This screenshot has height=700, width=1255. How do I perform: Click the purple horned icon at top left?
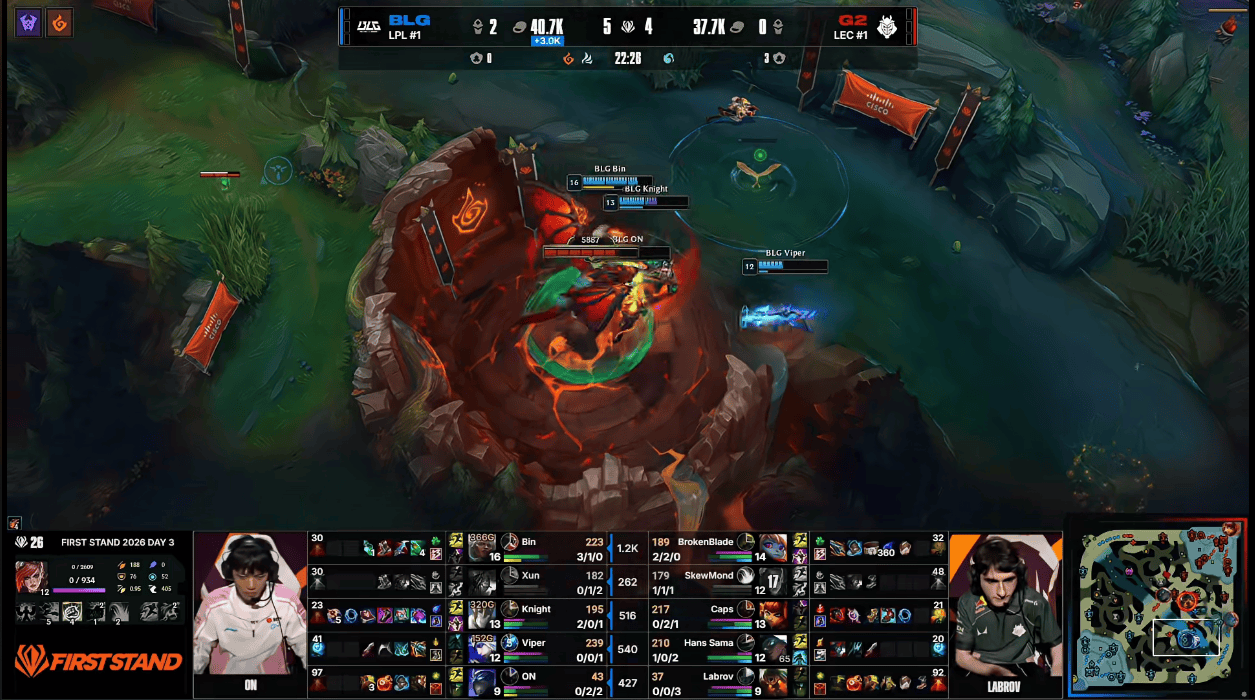click(28, 22)
